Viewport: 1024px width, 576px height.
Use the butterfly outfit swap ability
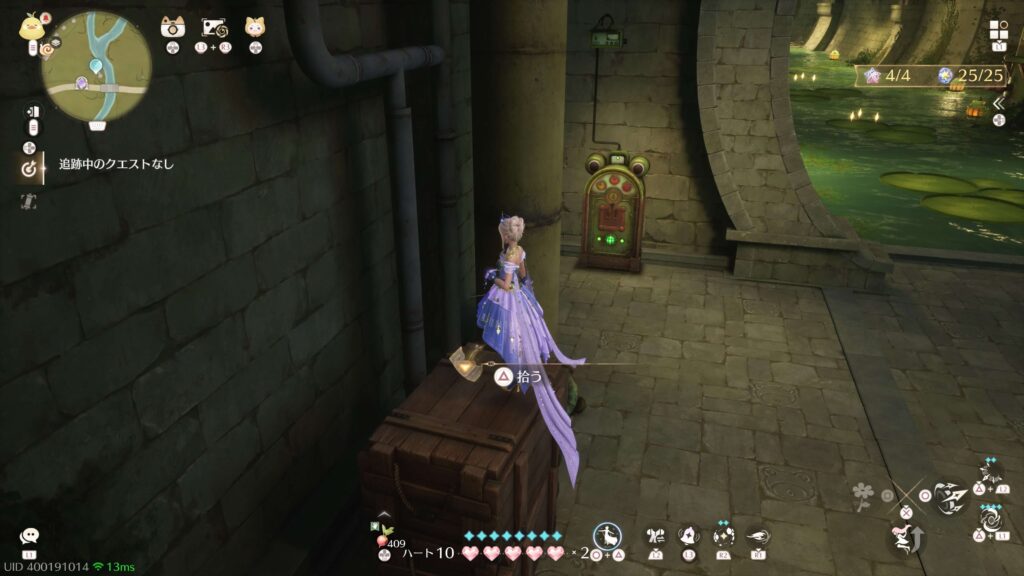(x=655, y=536)
